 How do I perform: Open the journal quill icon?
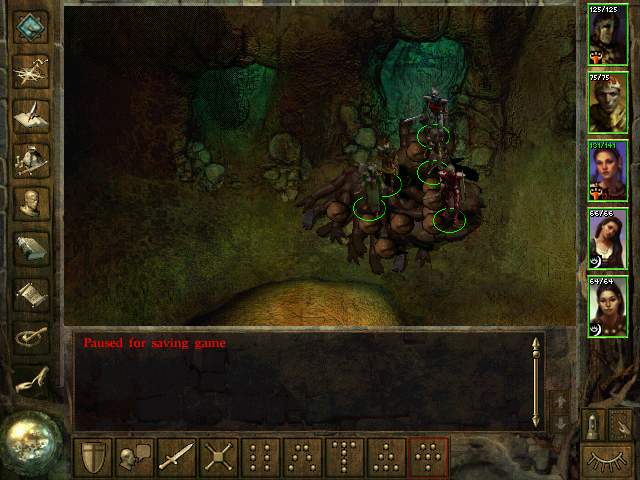[x=31, y=114]
